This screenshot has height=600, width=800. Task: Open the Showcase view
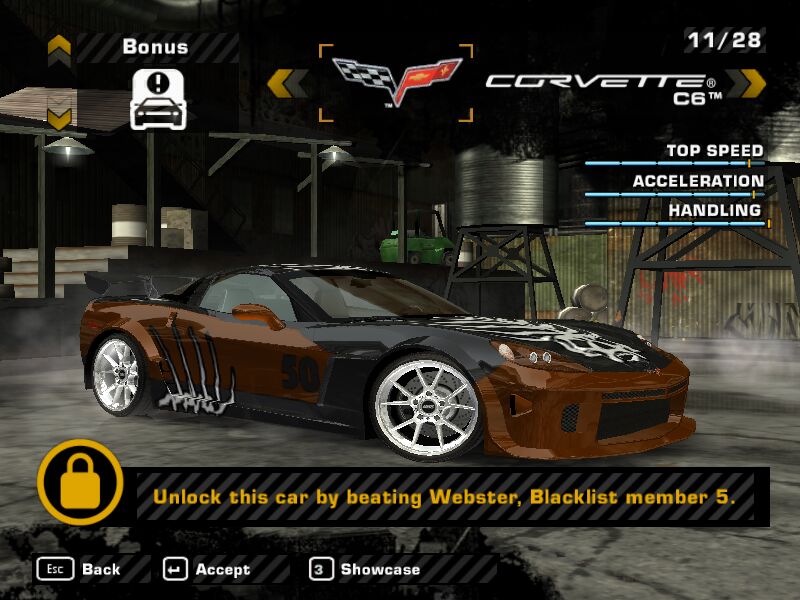pyautogui.click(x=365, y=569)
